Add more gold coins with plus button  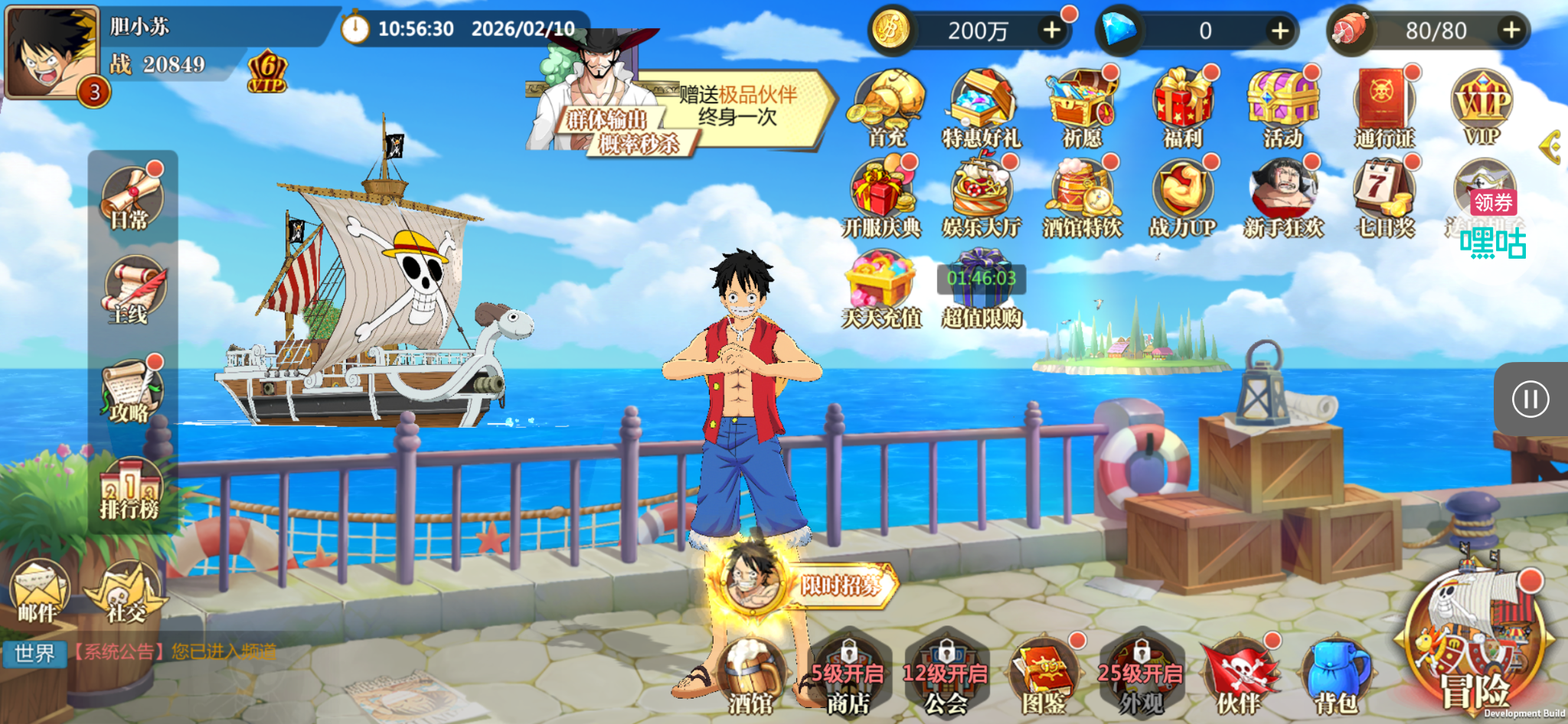tap(1052, 31)
